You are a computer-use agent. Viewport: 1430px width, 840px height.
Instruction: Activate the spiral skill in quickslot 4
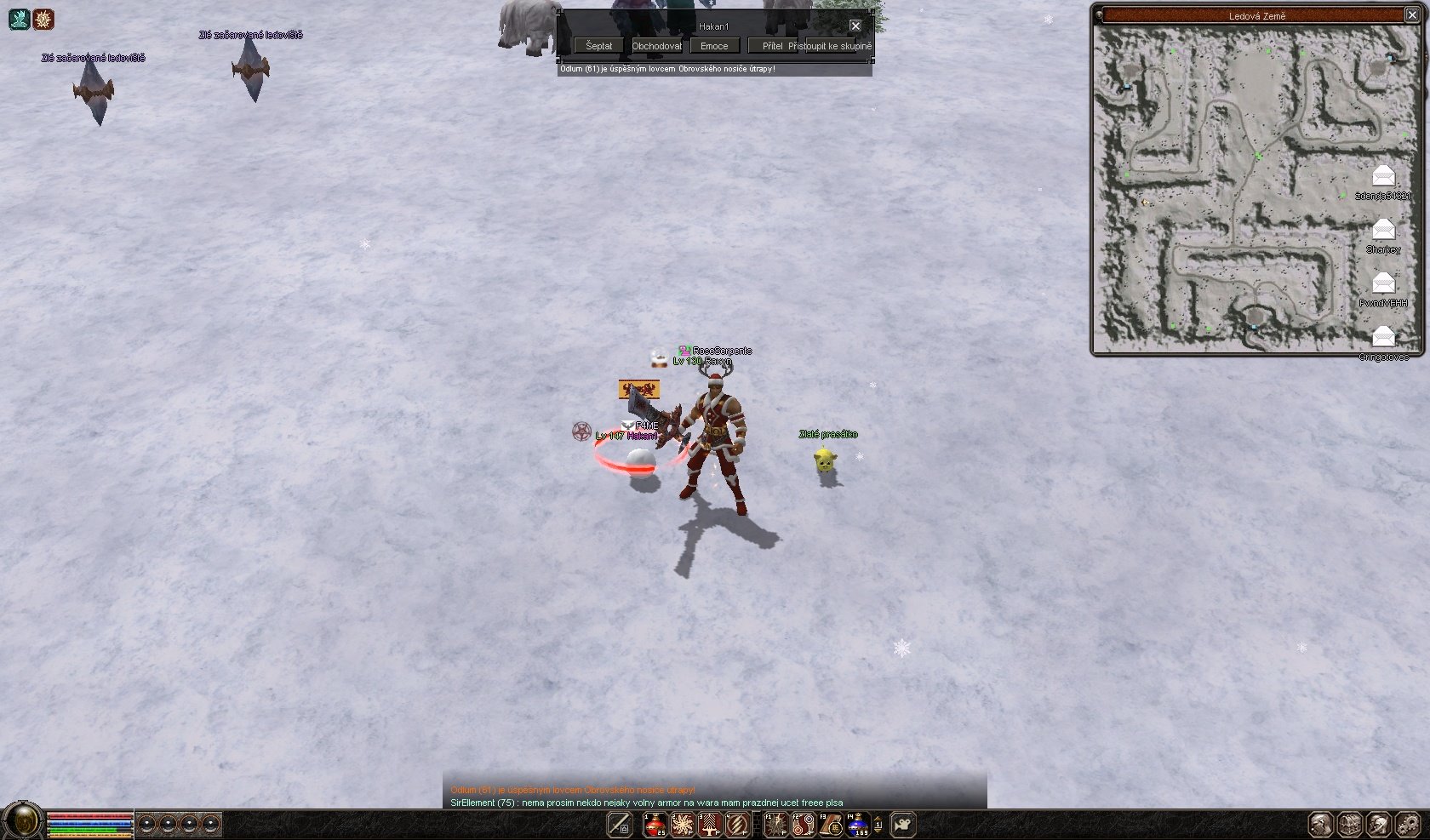[x=737, y=825]
